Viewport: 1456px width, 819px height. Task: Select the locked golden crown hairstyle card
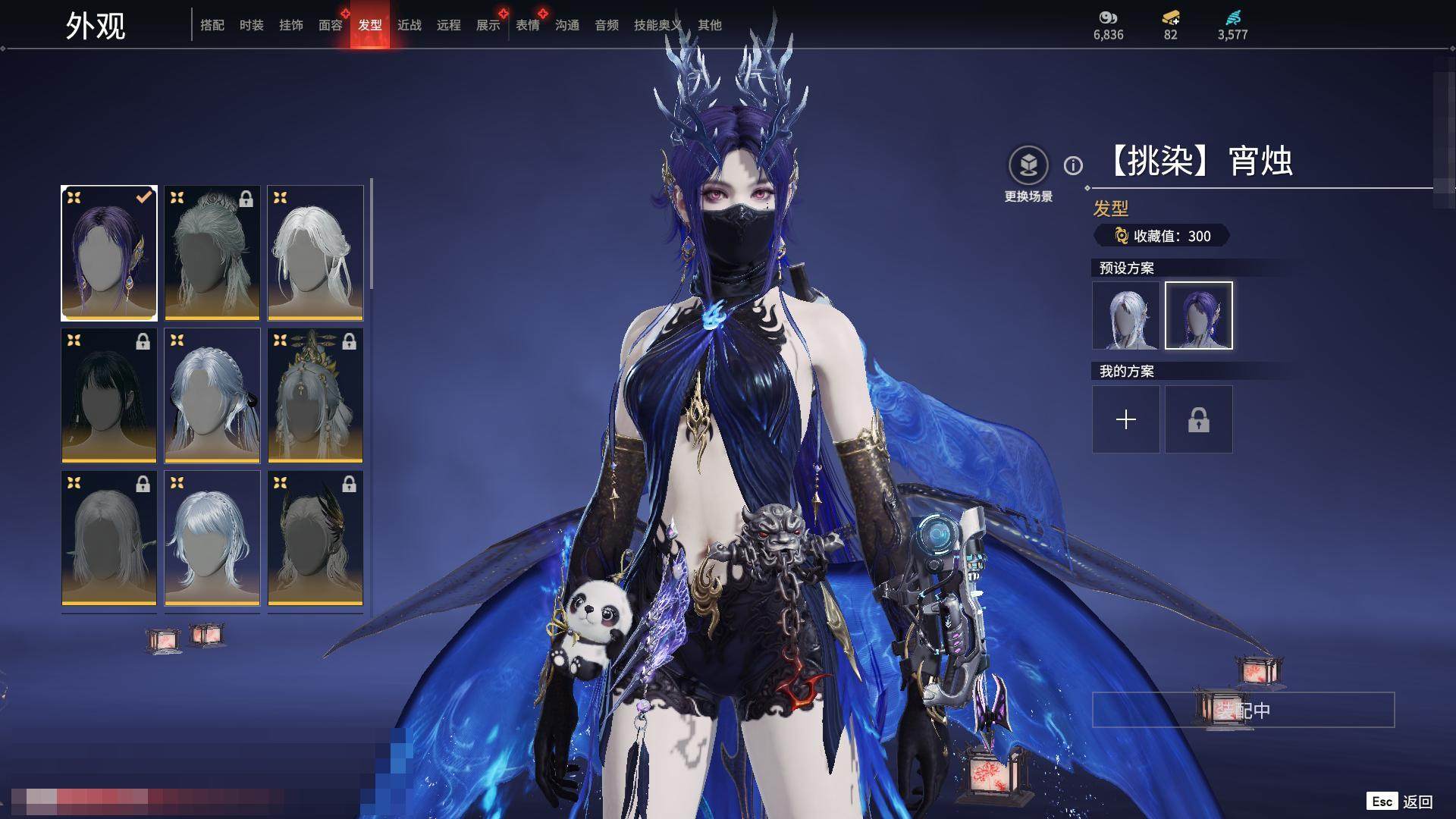(x=315, y=395)
